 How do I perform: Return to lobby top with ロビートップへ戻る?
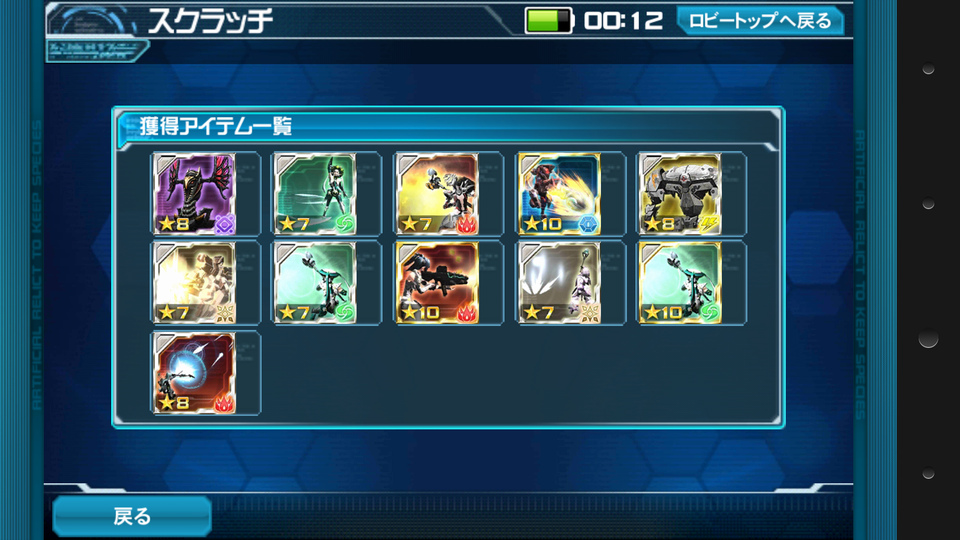click(759, 21)
